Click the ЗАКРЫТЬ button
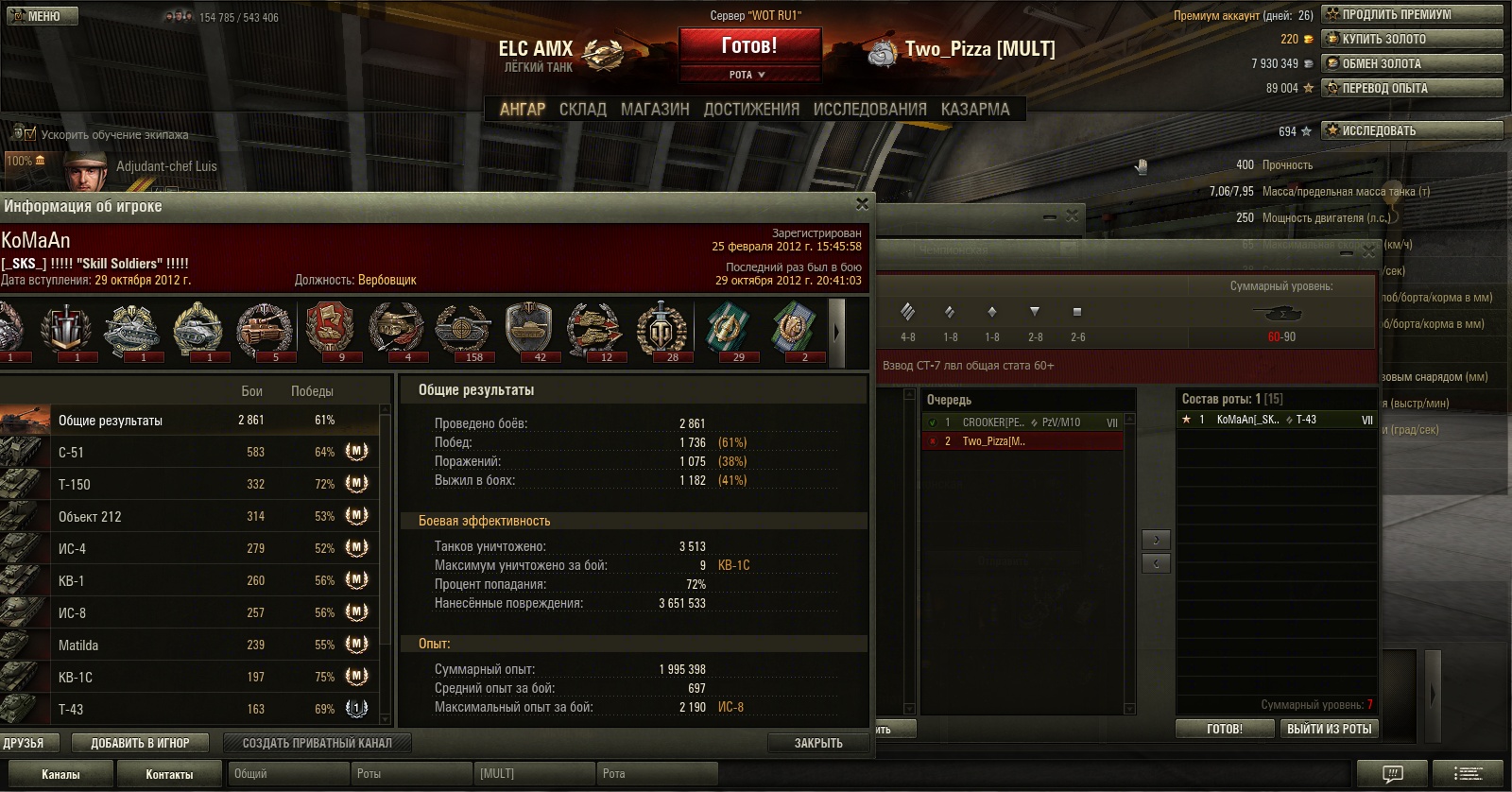The height and width of the screenshot is (792, 1512). tap(818, 743)
